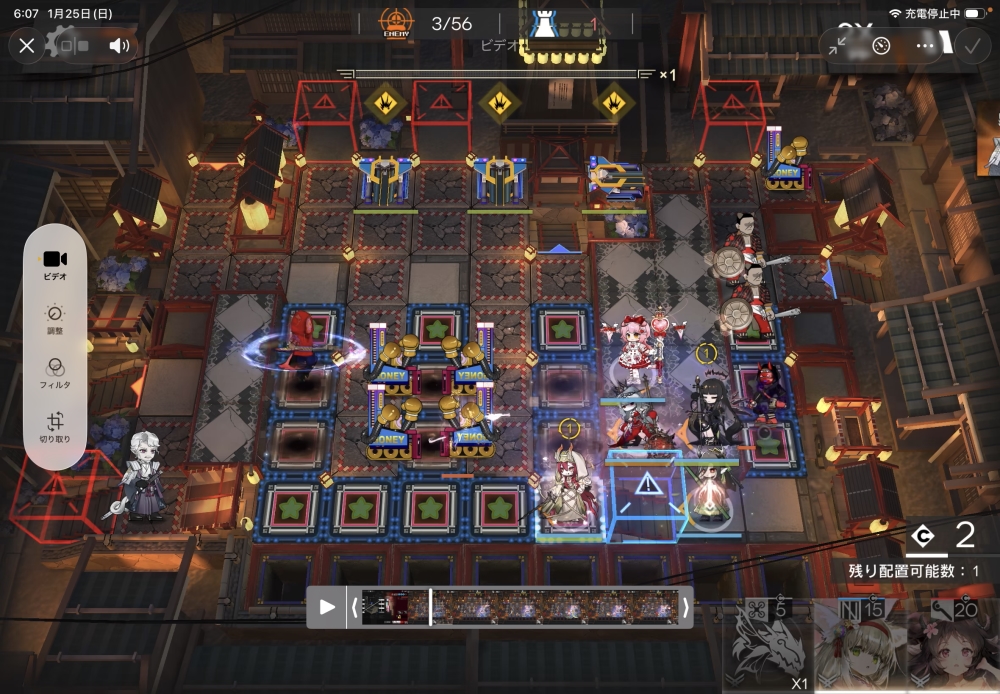The height and width of the screenshot is (694, 1000).
Task: Close the video editor with the X button
Action: point(27,45)
